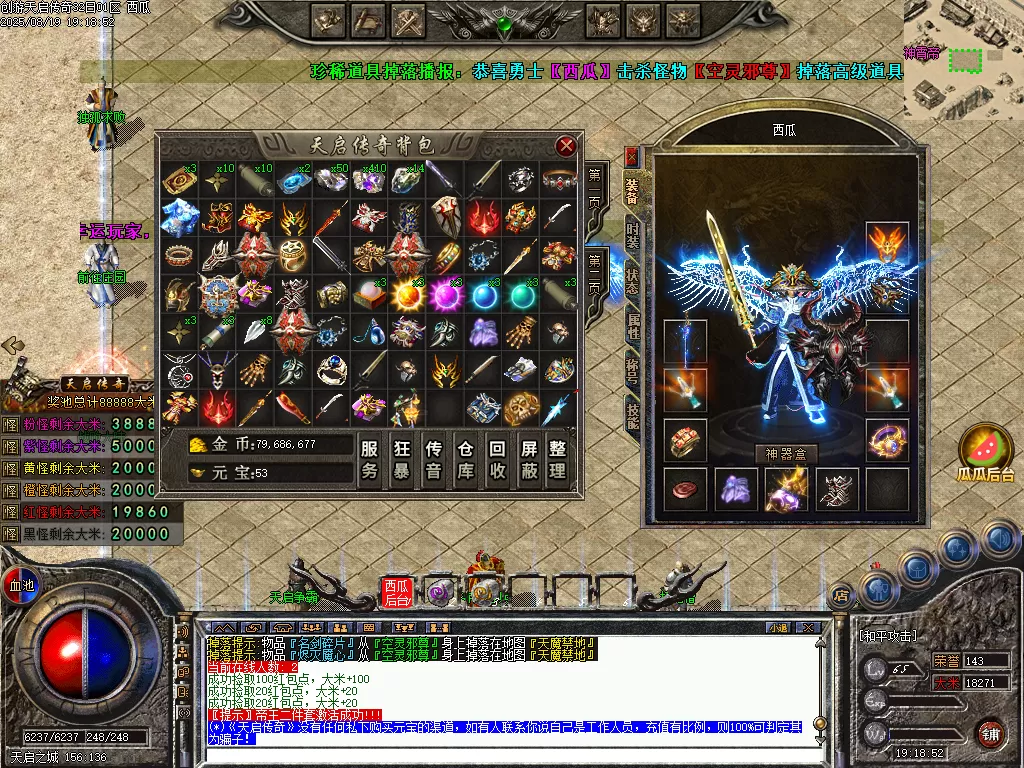
Task: Select the orange sun orb item
Action: tap(407, 294)
